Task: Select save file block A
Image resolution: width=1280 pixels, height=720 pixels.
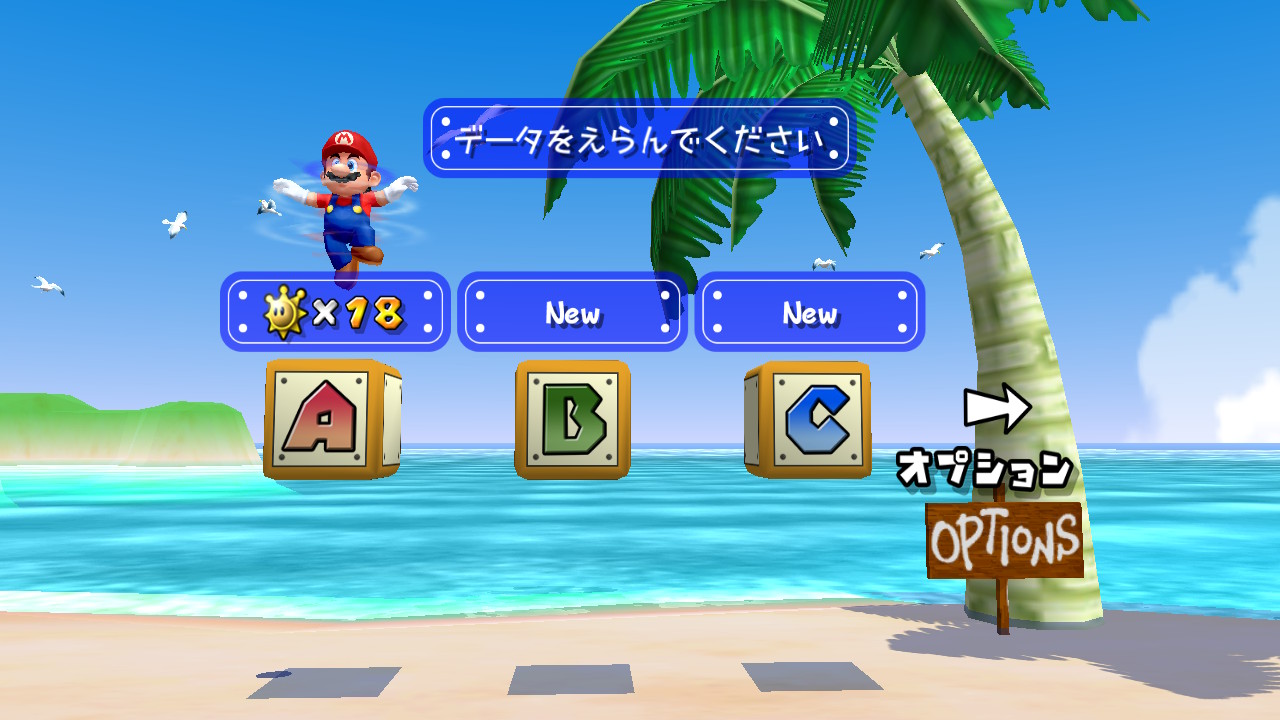Action: pyautogui.click(x=329, y=419)
